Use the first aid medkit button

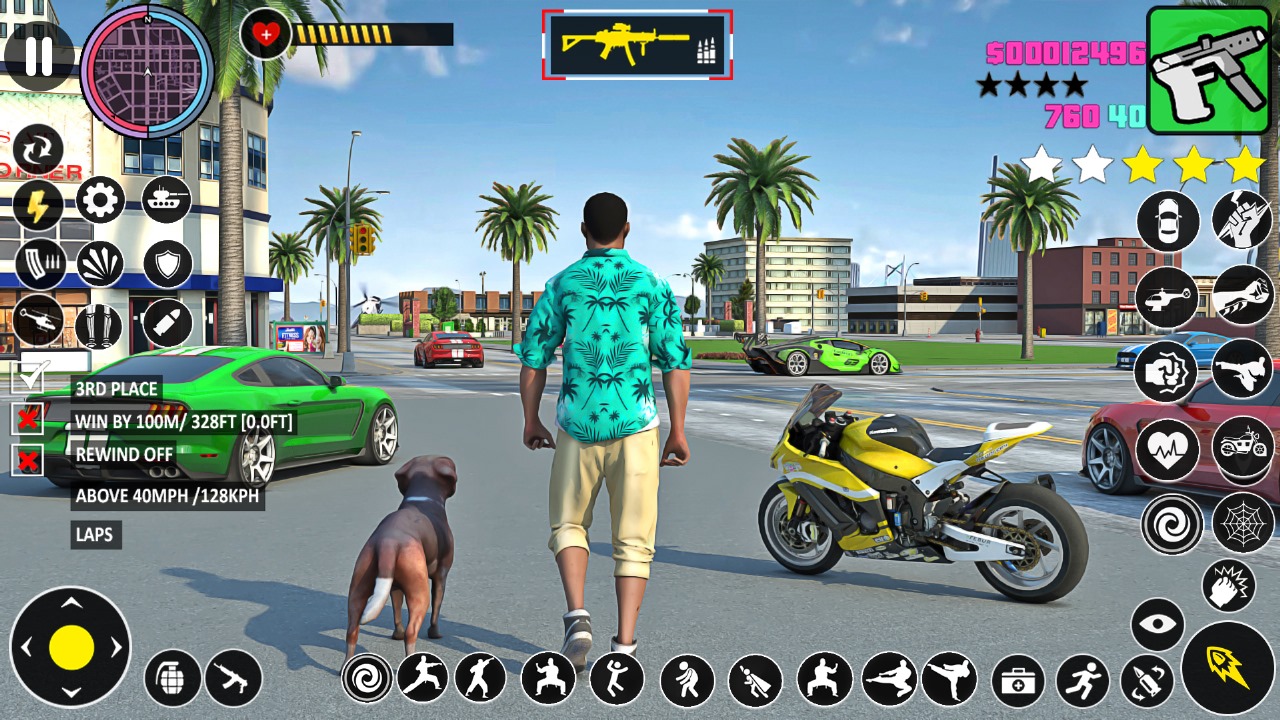[x=1018, y=682]
